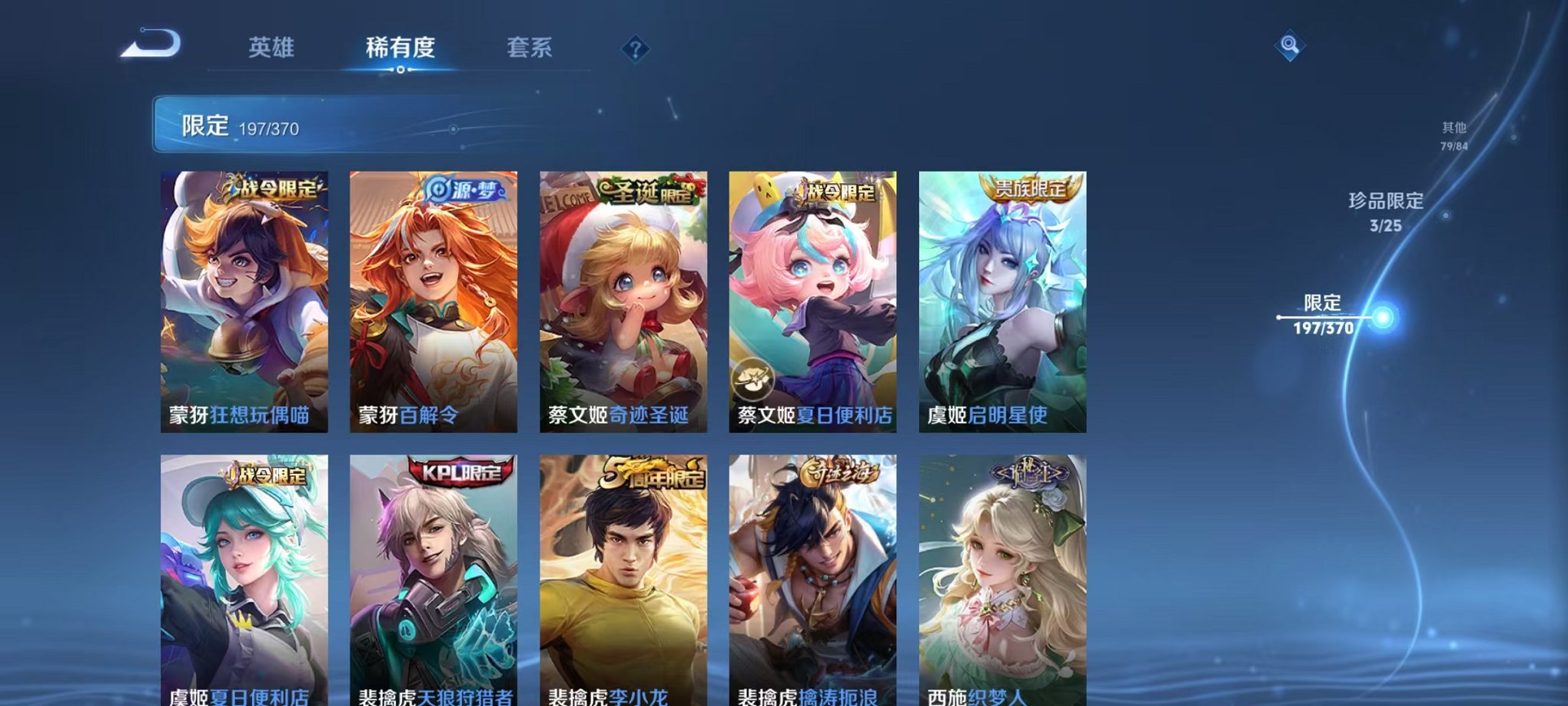Screen dimensions: 1568x706
Task: Open the help question mark icon
Action: tap(633, 49)
